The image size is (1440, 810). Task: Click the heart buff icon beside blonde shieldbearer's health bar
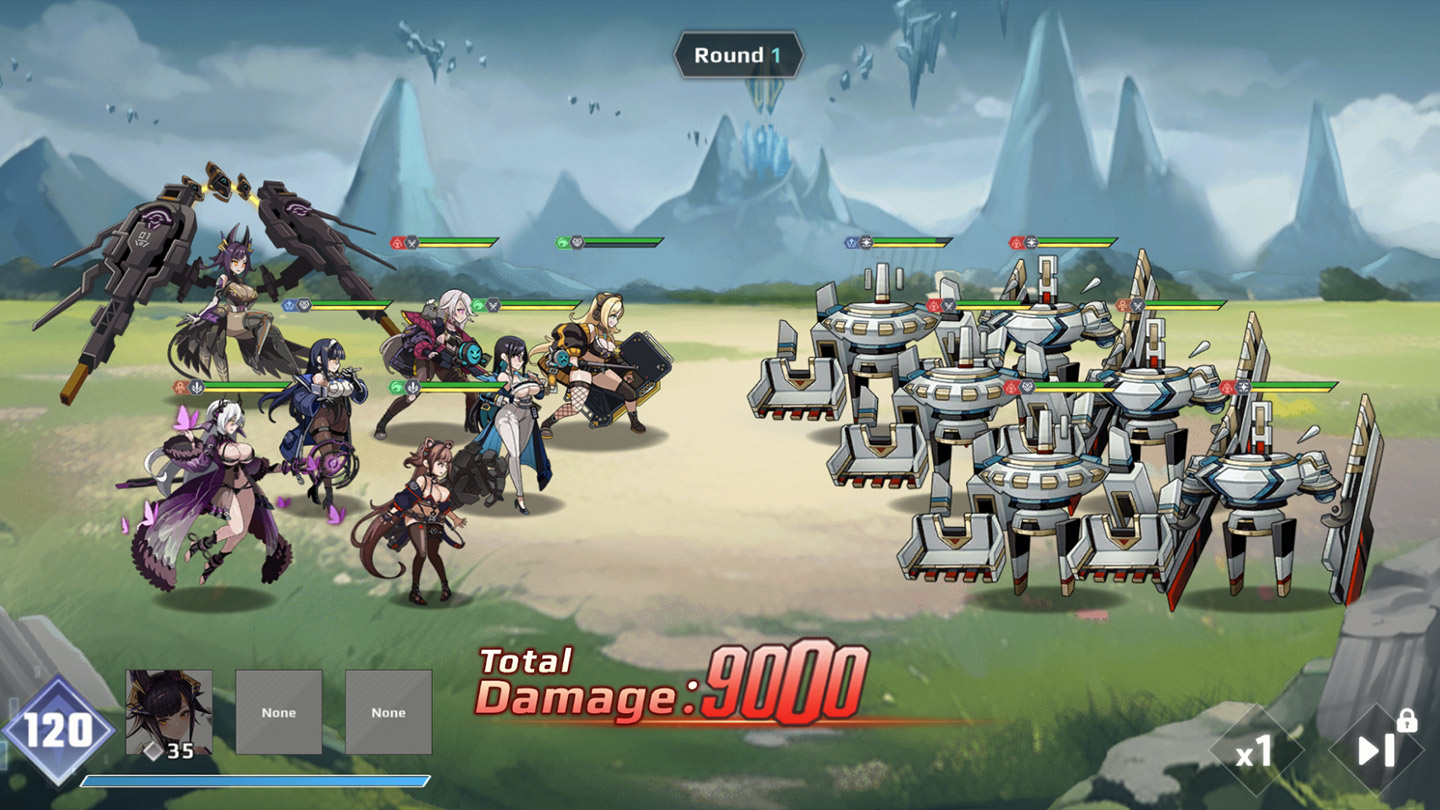pyautogui.click(x=580, y=241)
